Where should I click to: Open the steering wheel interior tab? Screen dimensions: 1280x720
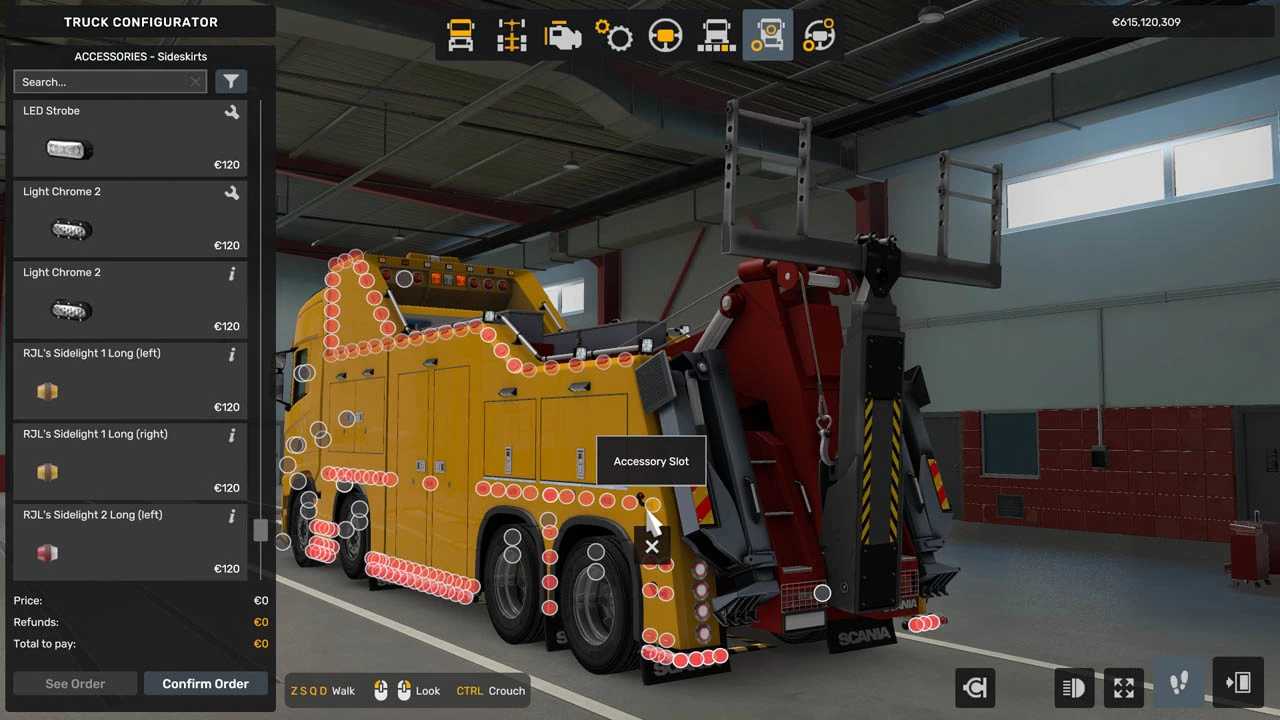click(x=665, y=36)
